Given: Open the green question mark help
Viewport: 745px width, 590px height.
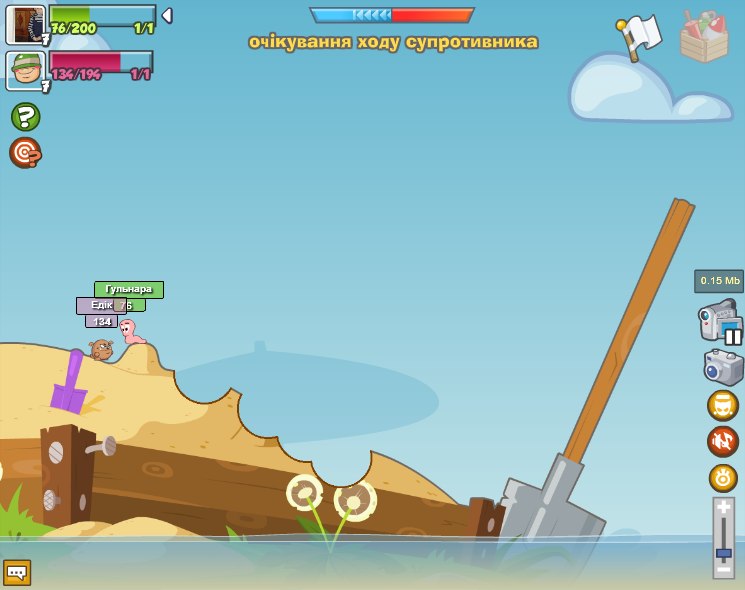Looking at the screenshot, I should [x=25, y=117].
